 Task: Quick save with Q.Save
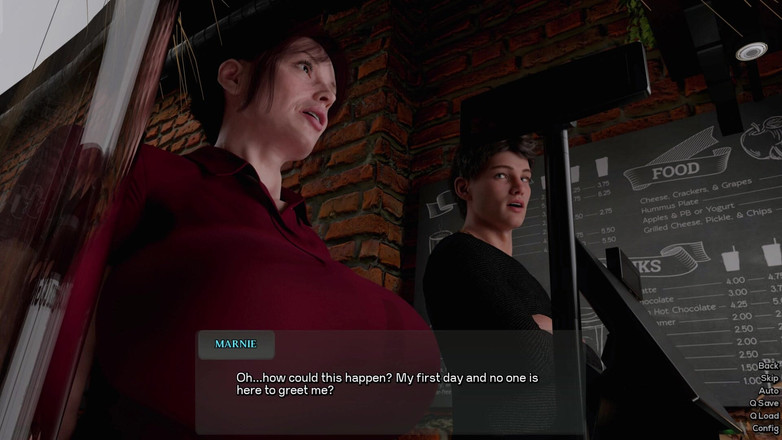tap(764, 403)
